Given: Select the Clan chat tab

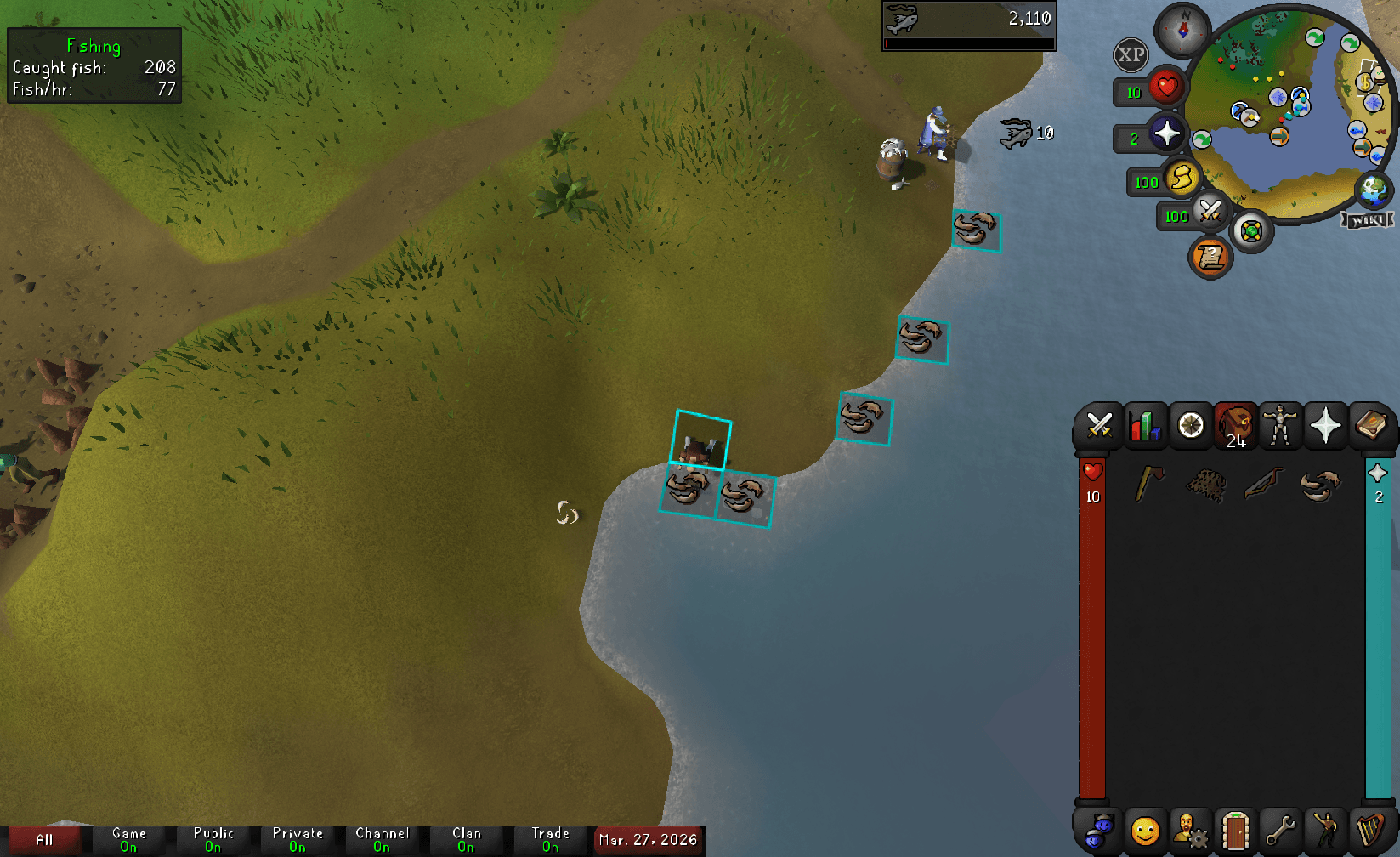Looking at the screenshot, I should click(467, 837).
